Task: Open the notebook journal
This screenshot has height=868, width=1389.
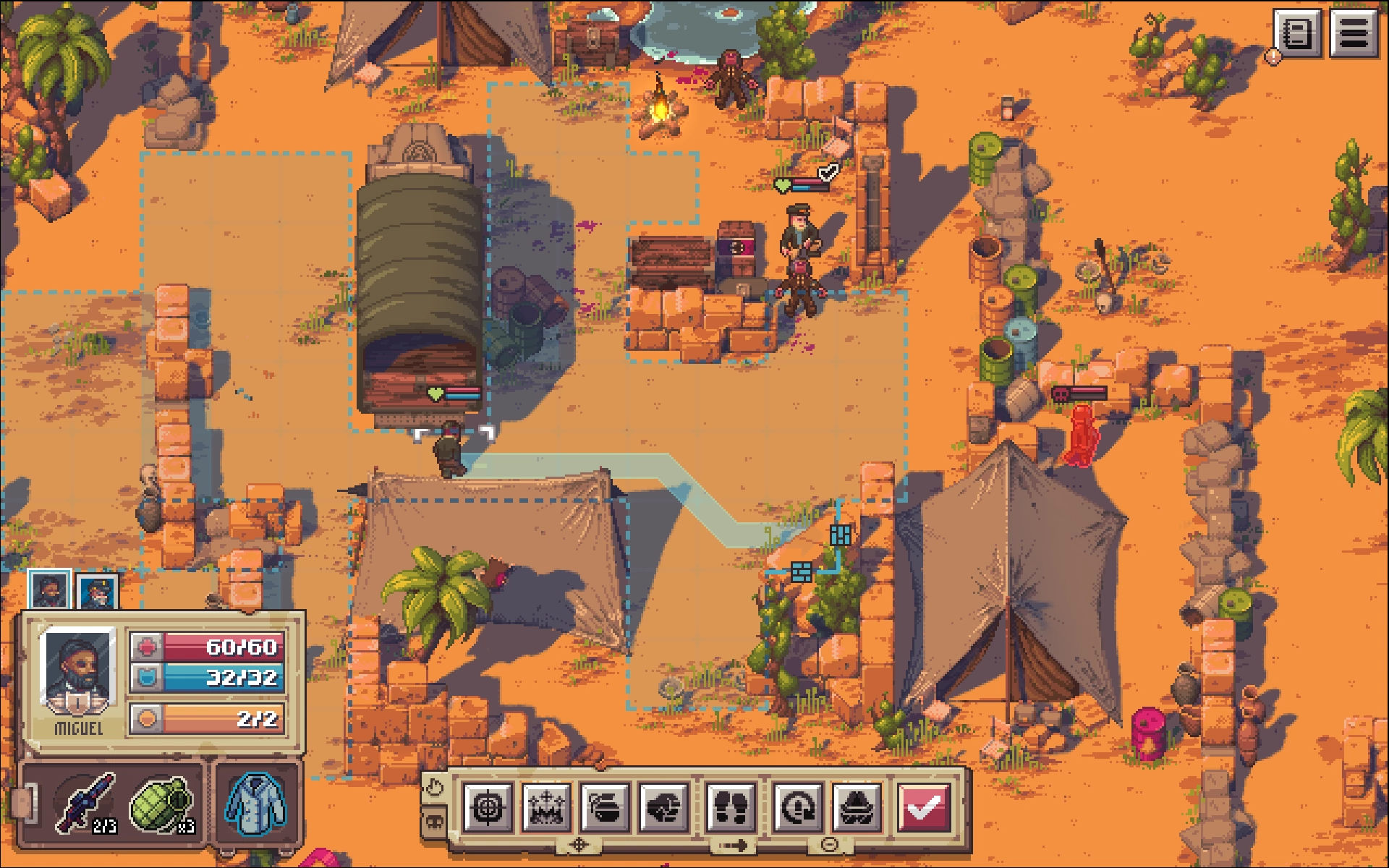Action: point(1297,33)
